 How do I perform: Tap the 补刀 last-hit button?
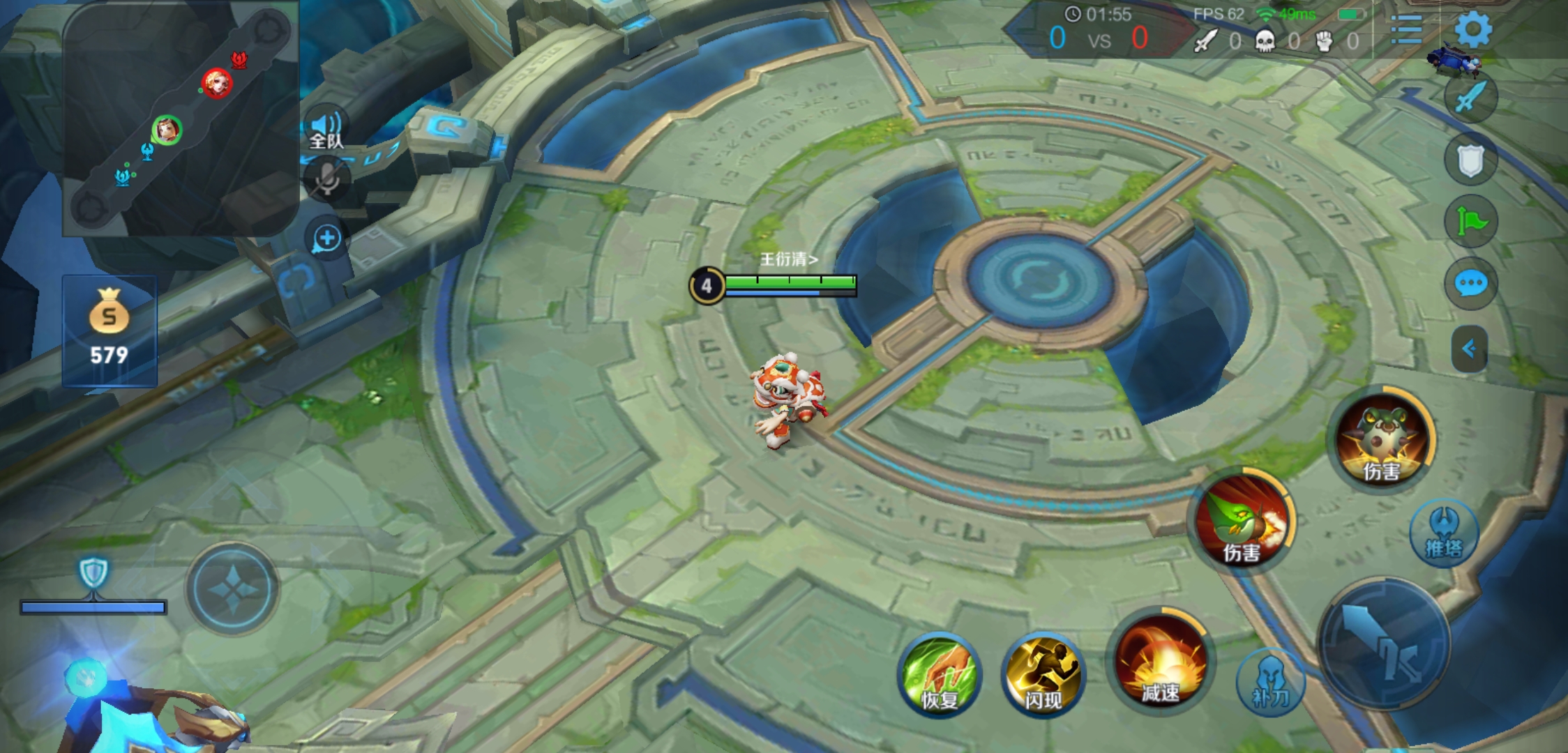click(x=1270, y=682)
